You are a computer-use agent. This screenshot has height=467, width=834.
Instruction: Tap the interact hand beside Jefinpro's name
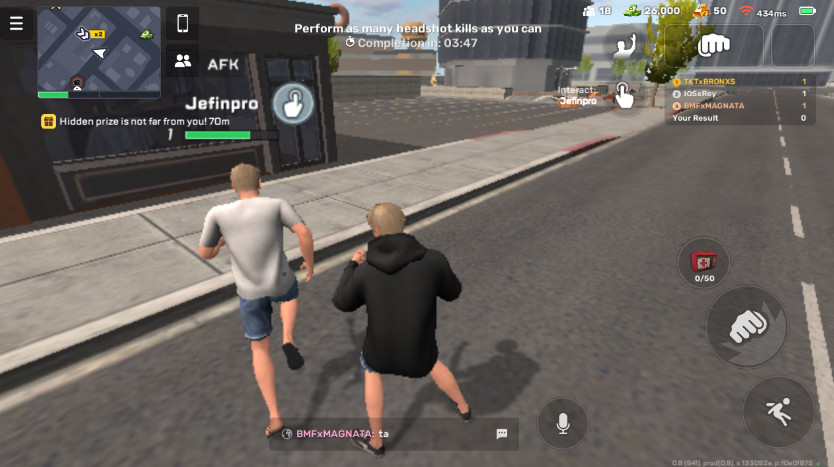pyautogui.click(x=293, y=102)
